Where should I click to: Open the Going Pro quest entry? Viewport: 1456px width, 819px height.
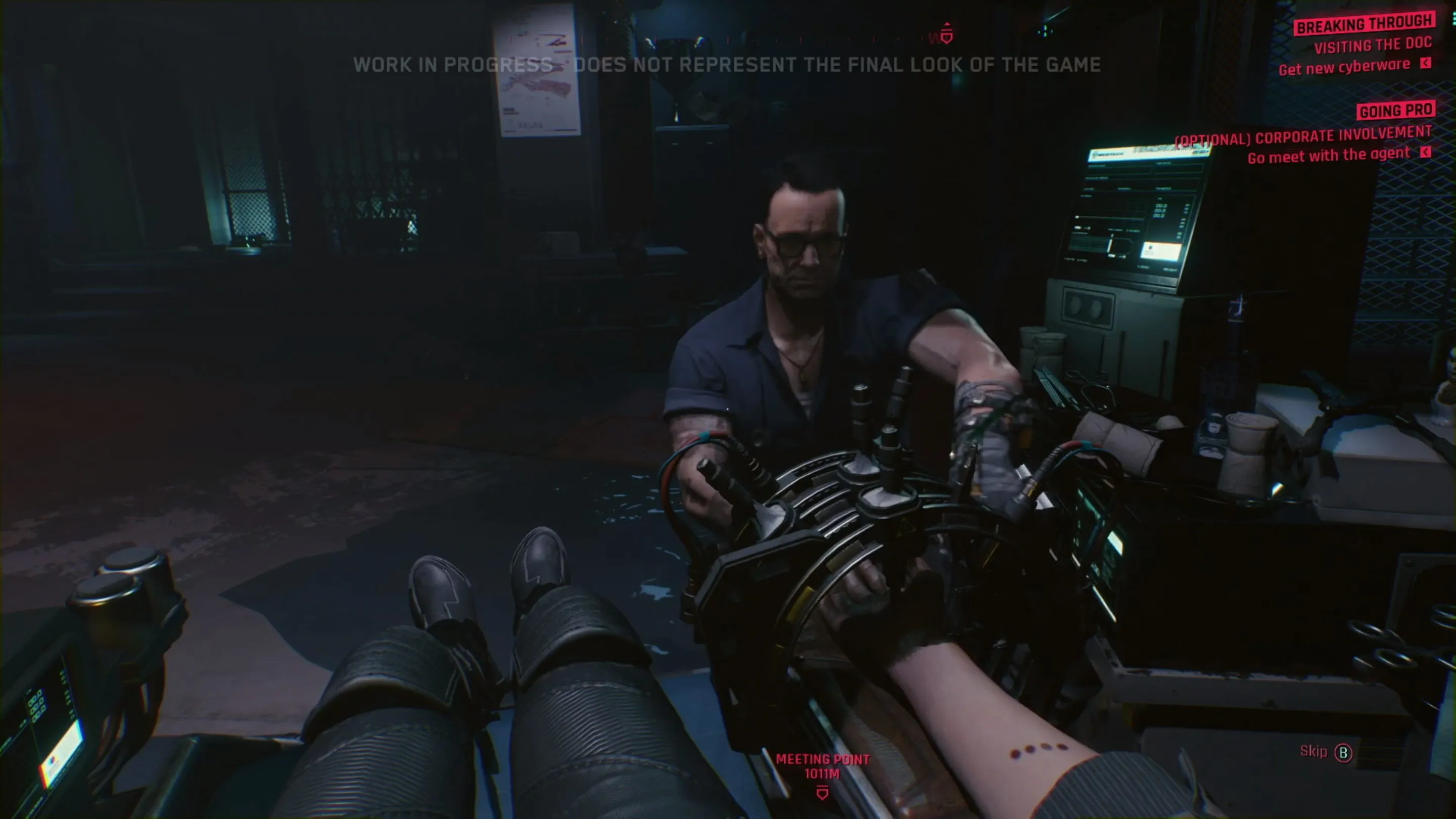pyautogui.click(x=1395, y=110)
